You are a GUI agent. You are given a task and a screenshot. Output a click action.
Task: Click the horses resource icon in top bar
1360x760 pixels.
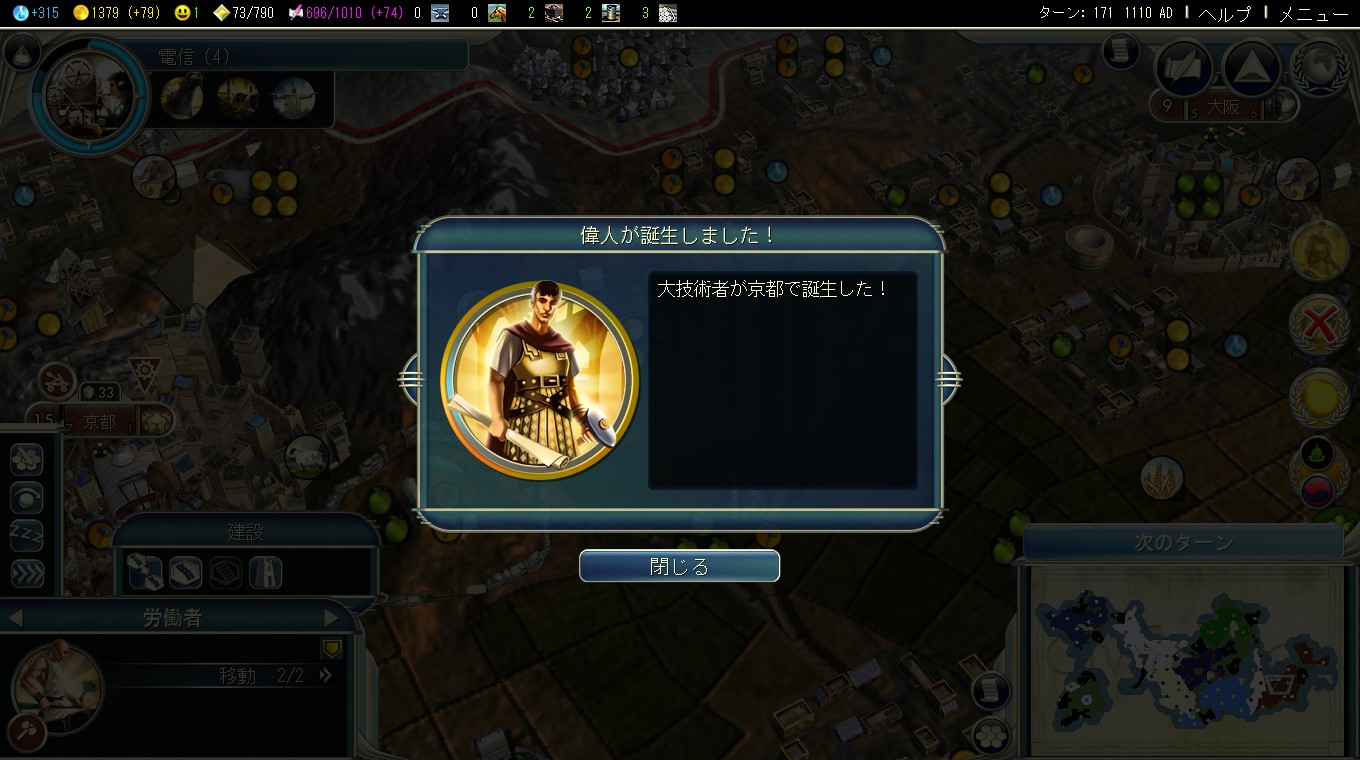click(497, 13)
